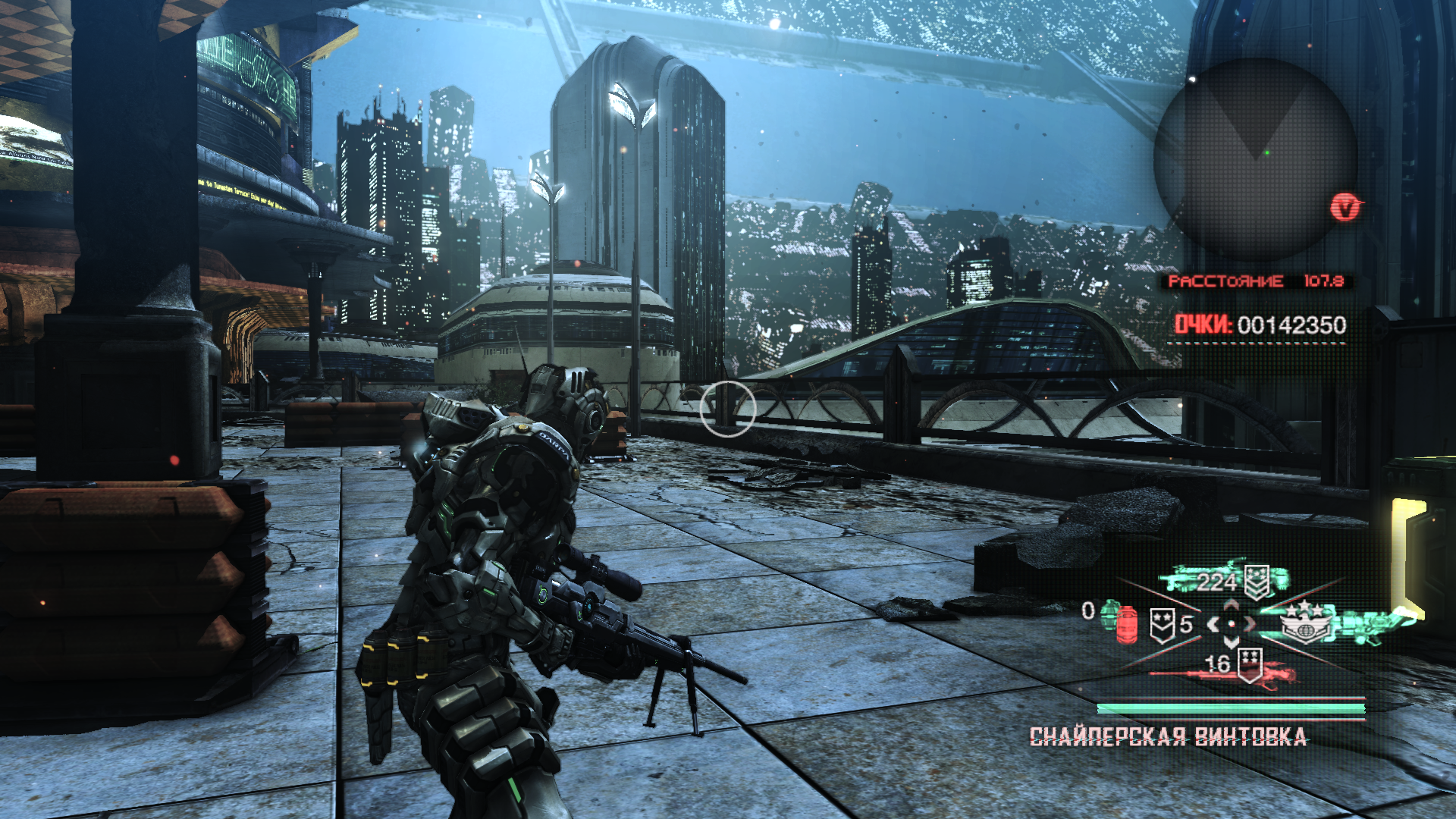Click the circular radar minimap

(1255, 161)
